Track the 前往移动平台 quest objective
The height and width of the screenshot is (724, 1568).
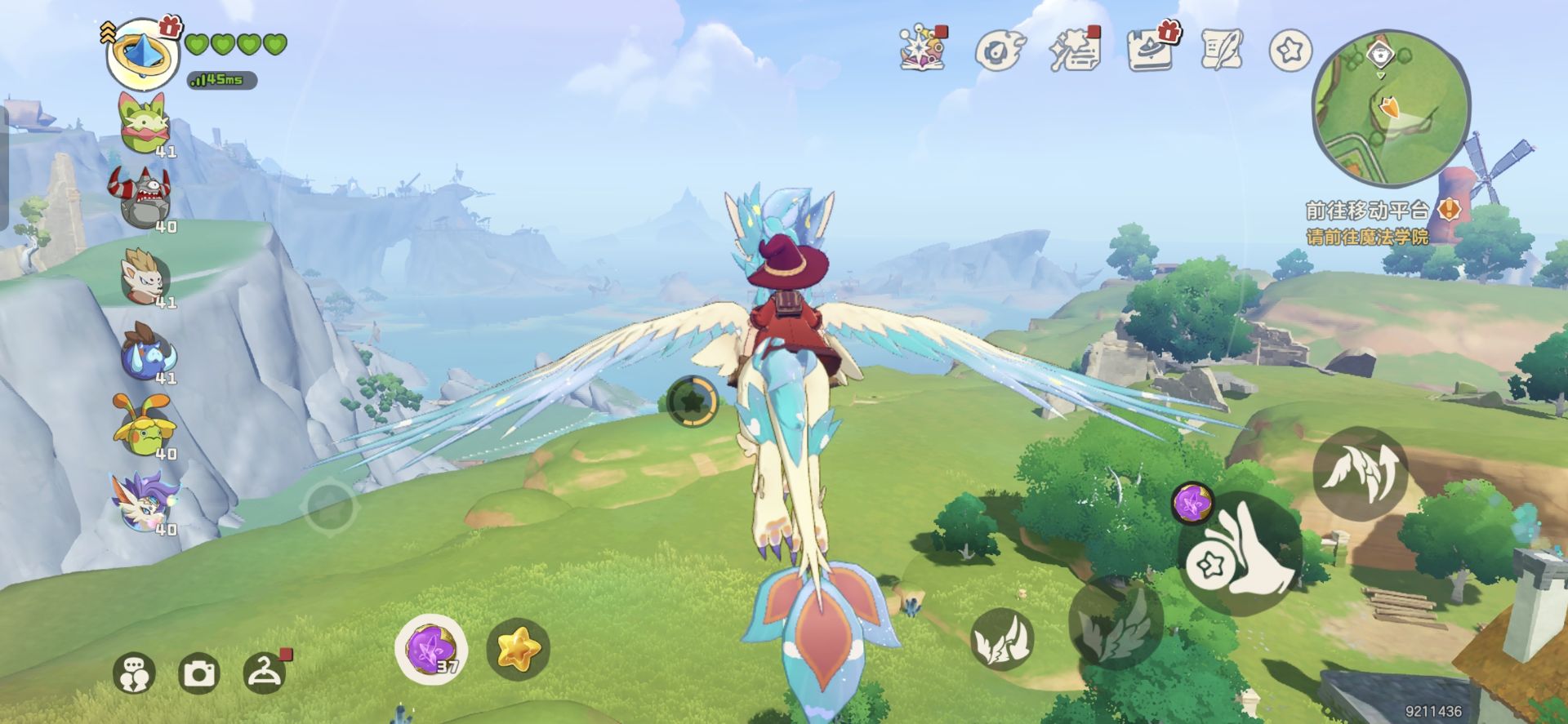pos(1367,211)
